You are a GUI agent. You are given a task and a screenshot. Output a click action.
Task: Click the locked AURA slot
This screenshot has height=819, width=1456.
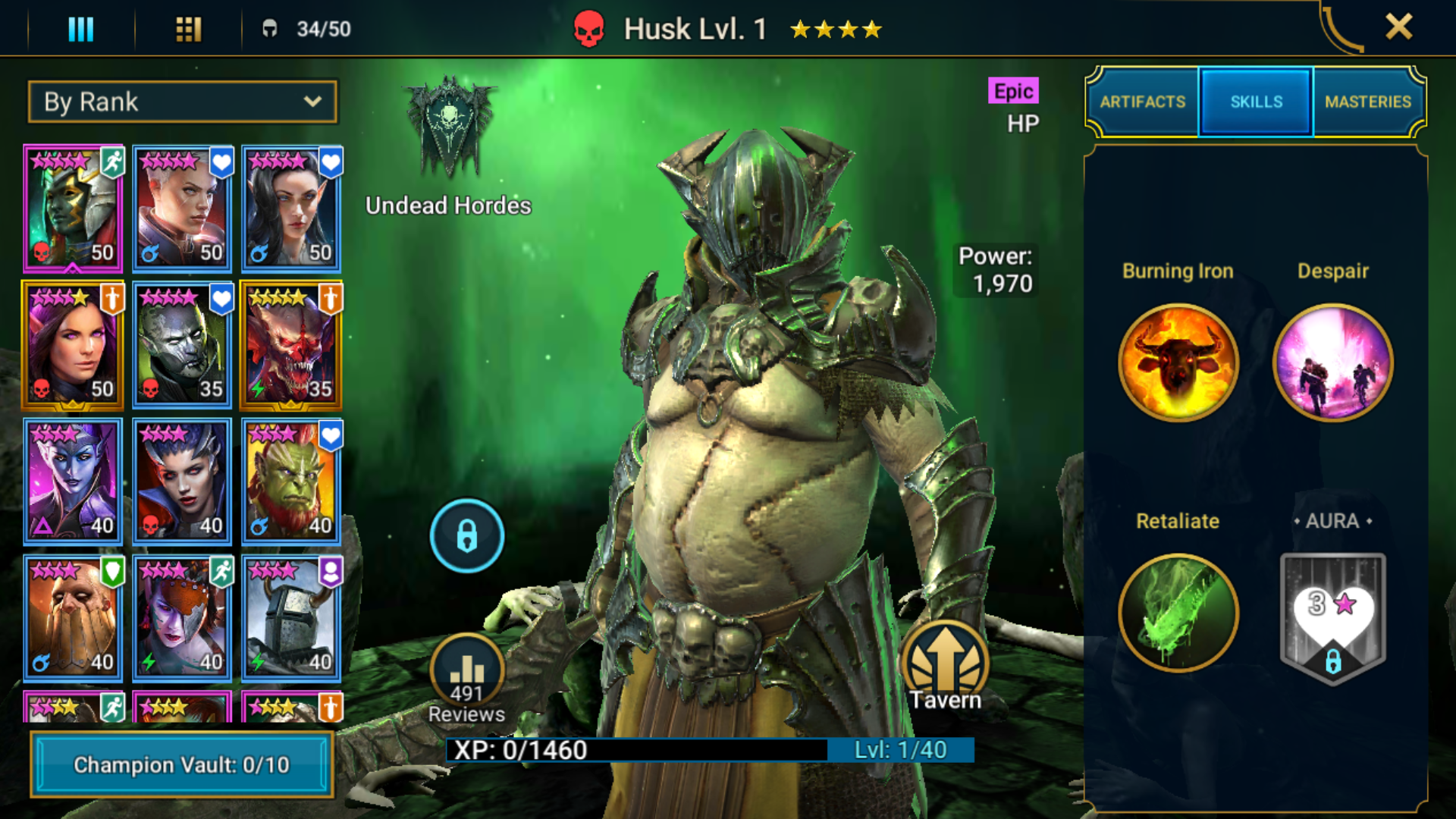click(x=1333, y=618)
